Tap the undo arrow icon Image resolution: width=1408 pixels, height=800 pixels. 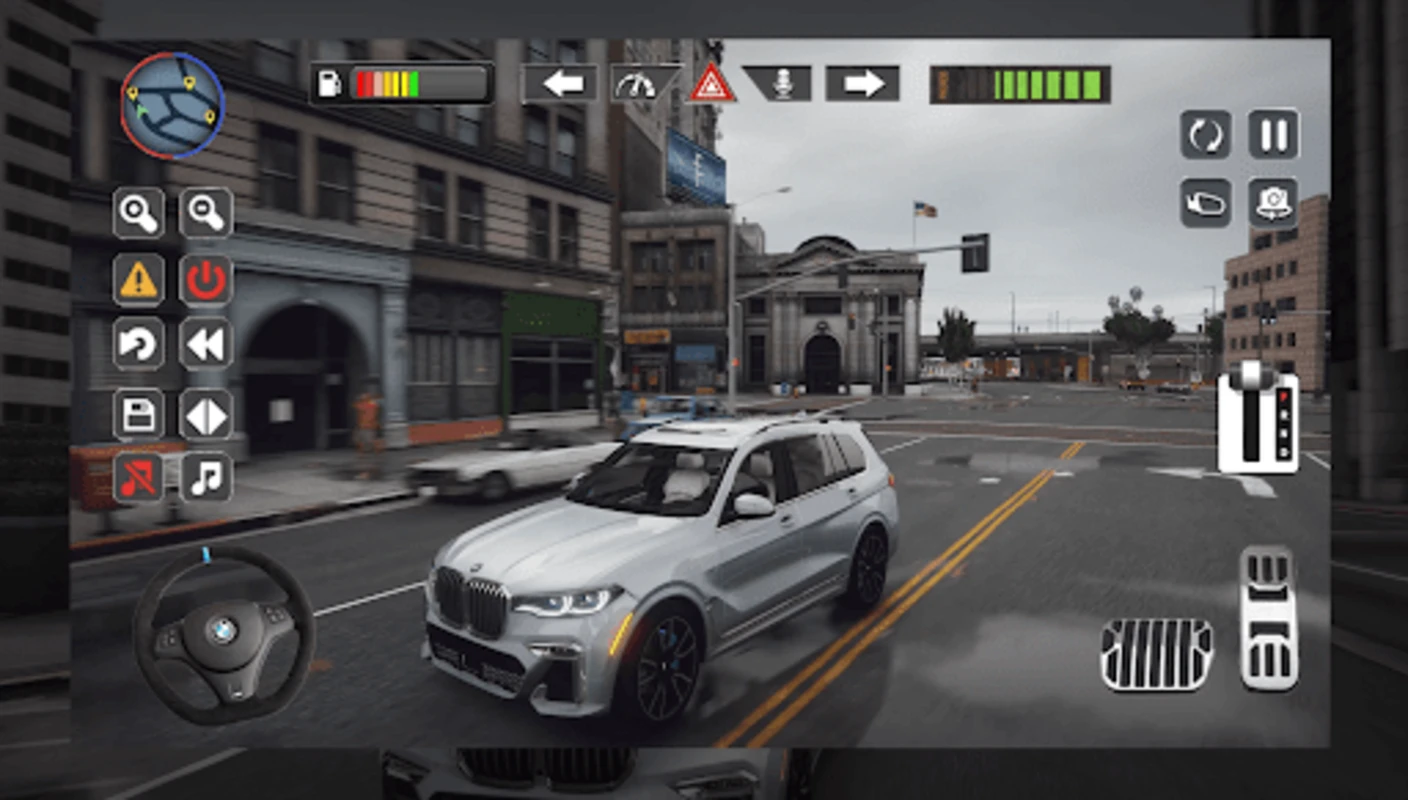pyautogui.click(x=138, y=342)
